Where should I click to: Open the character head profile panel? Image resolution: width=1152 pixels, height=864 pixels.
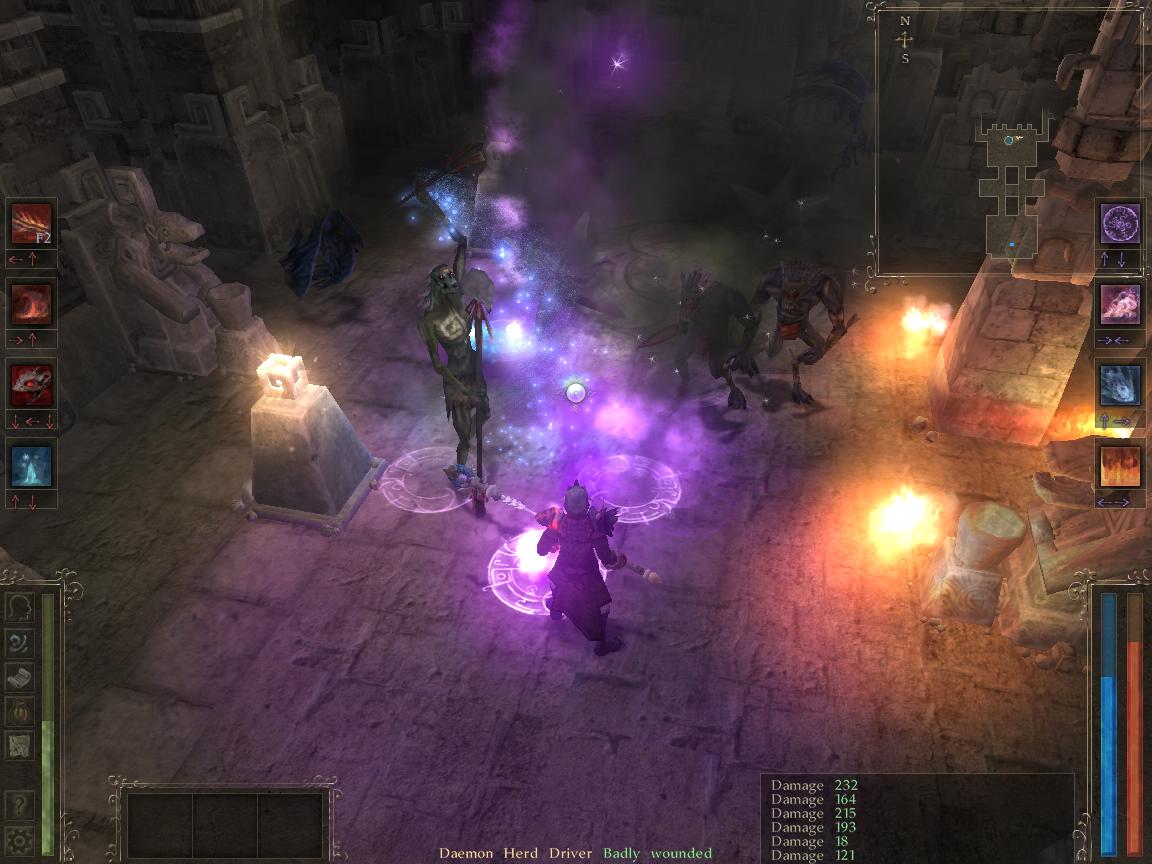tap(19, 608)
